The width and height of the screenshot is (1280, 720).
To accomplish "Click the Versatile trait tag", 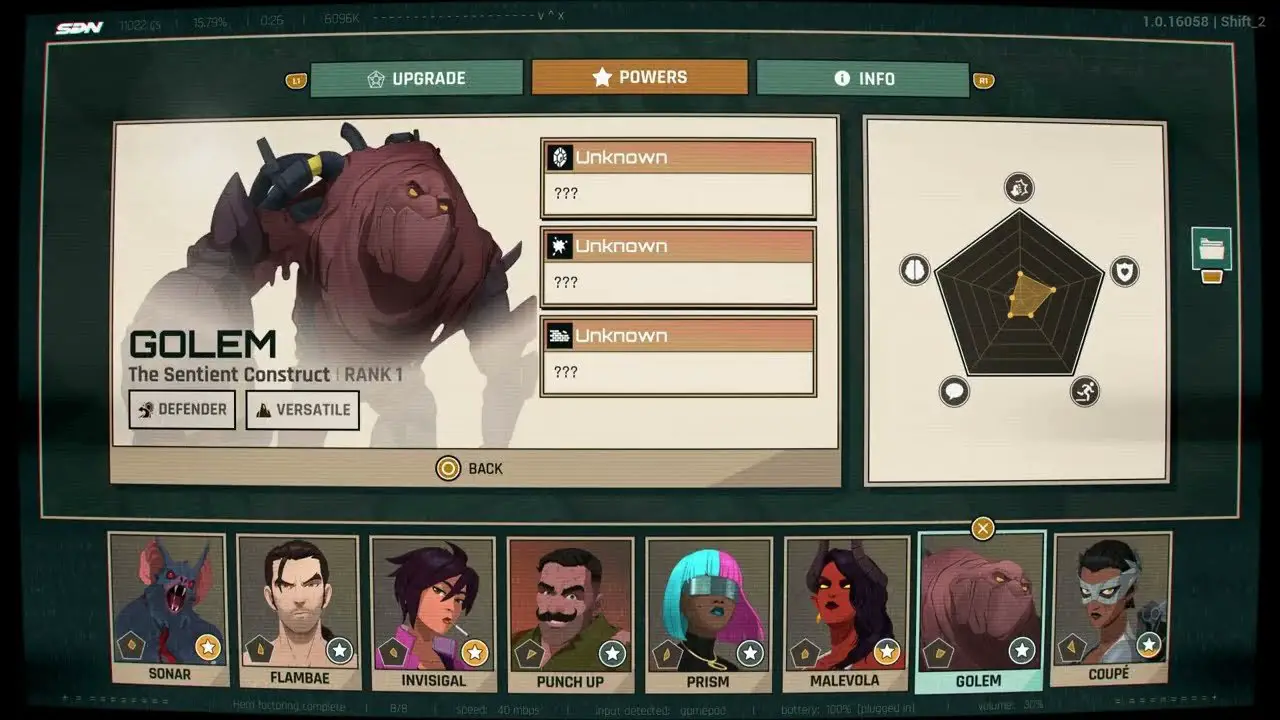I will [x=302, y=409].
